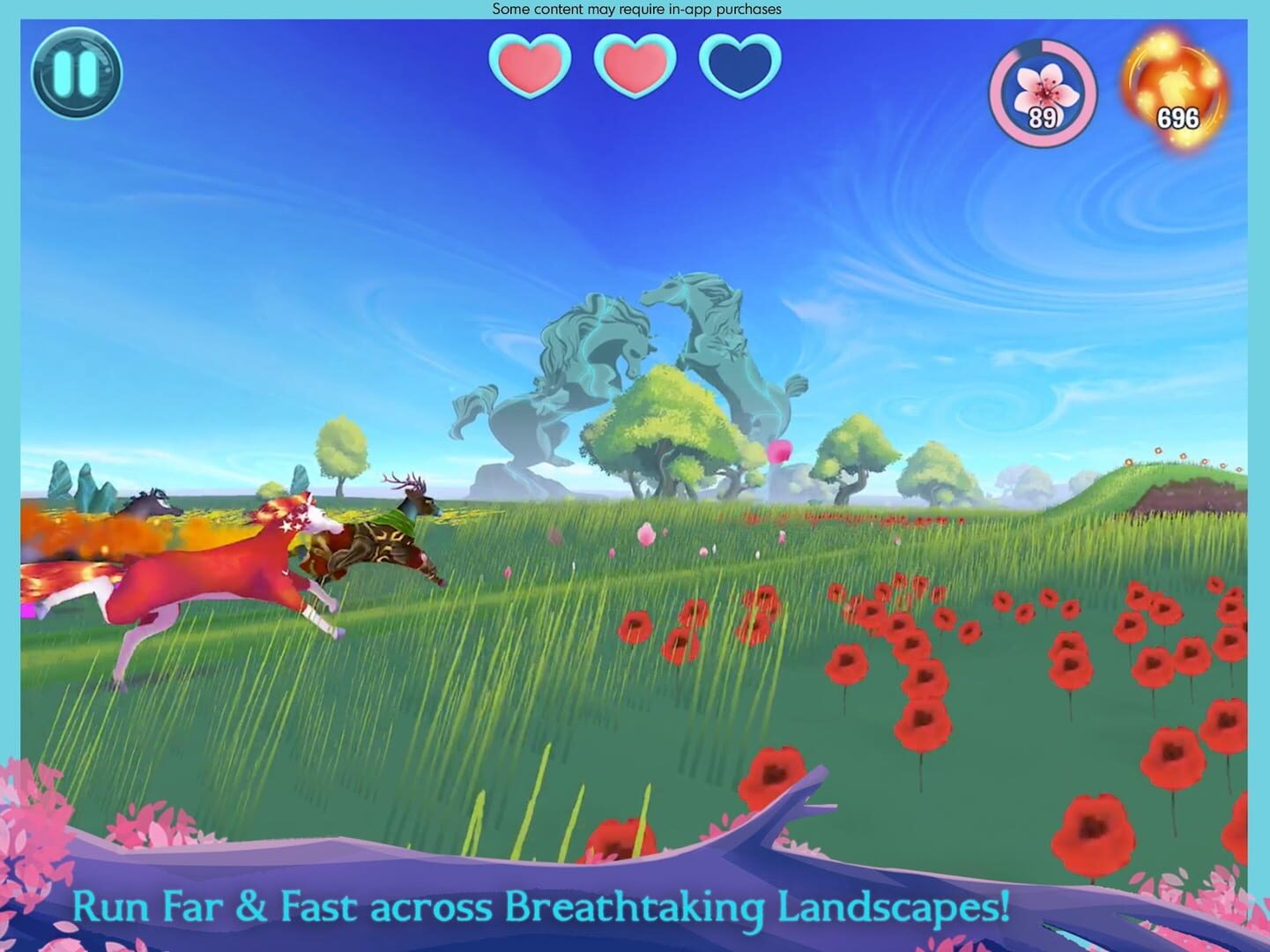The height and width of the screenshot is (952, 1270).
Task: Tap the pink balloon near the statues
Action: (783, 451)
